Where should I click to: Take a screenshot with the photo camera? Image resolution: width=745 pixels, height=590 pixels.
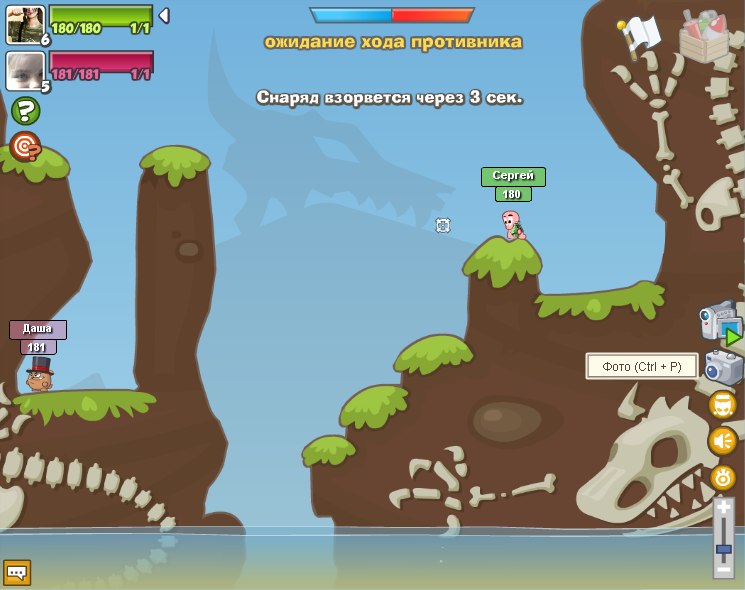click(723, 367)
